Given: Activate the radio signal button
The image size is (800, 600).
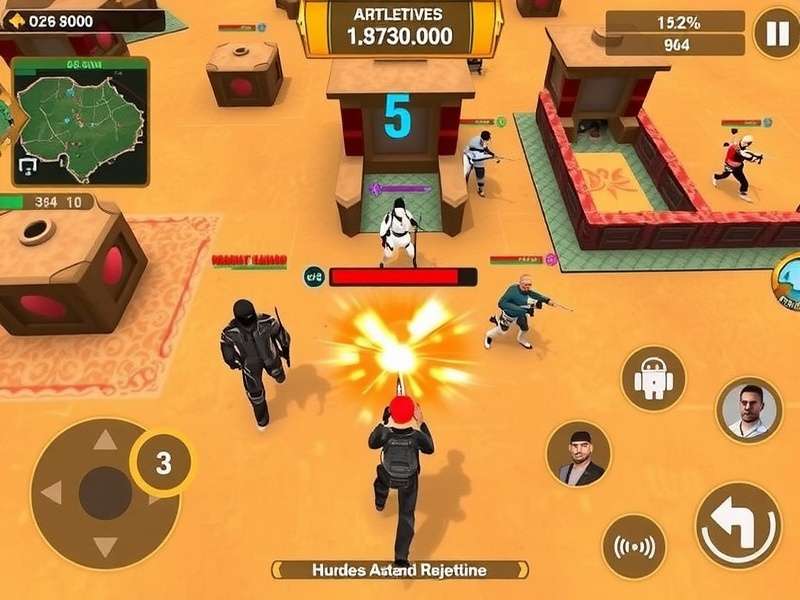Looking at the screenshot, I should (634, 546).
